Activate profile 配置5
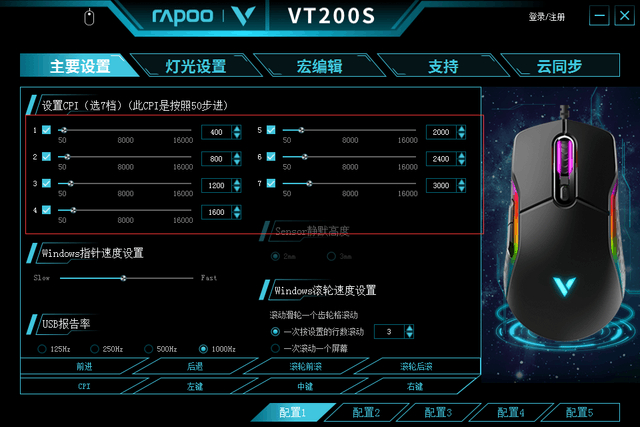The width and height of the screenshot is (640, 427). [x=577, y=412]
